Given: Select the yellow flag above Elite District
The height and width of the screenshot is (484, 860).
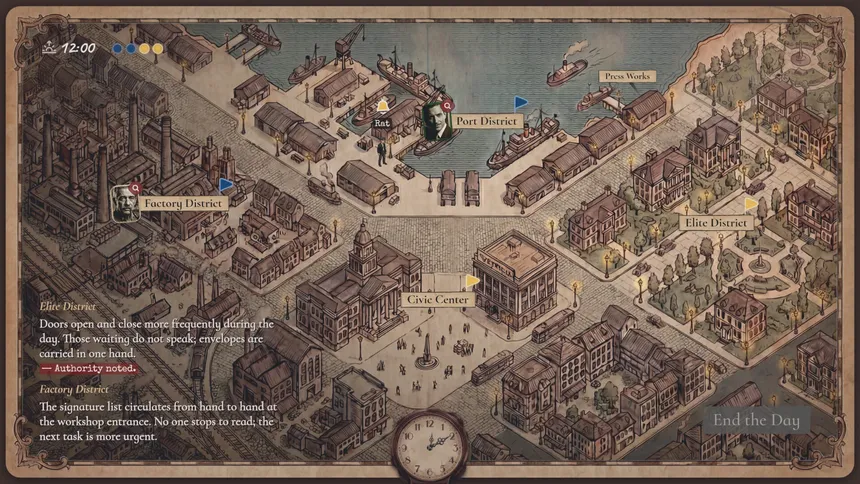Looking at the screenshot, I should [750, 204].
